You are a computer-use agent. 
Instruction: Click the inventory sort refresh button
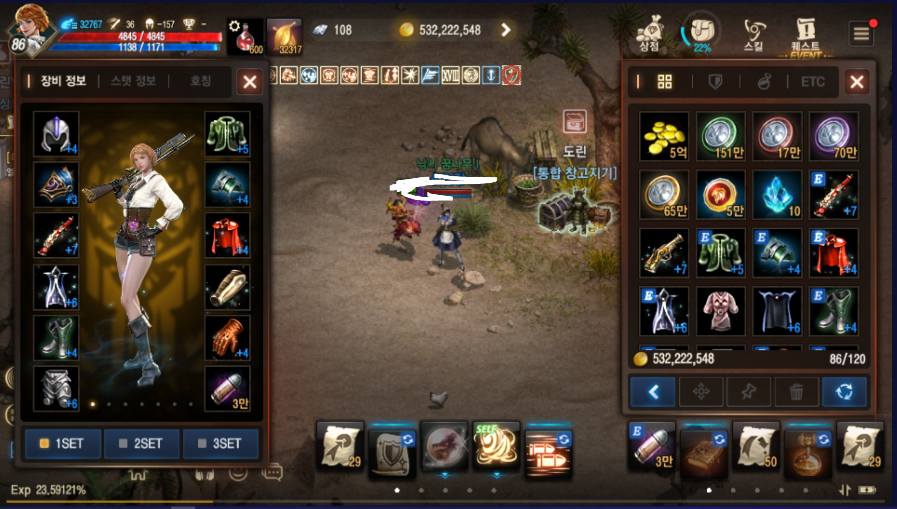tap(845, 391)
